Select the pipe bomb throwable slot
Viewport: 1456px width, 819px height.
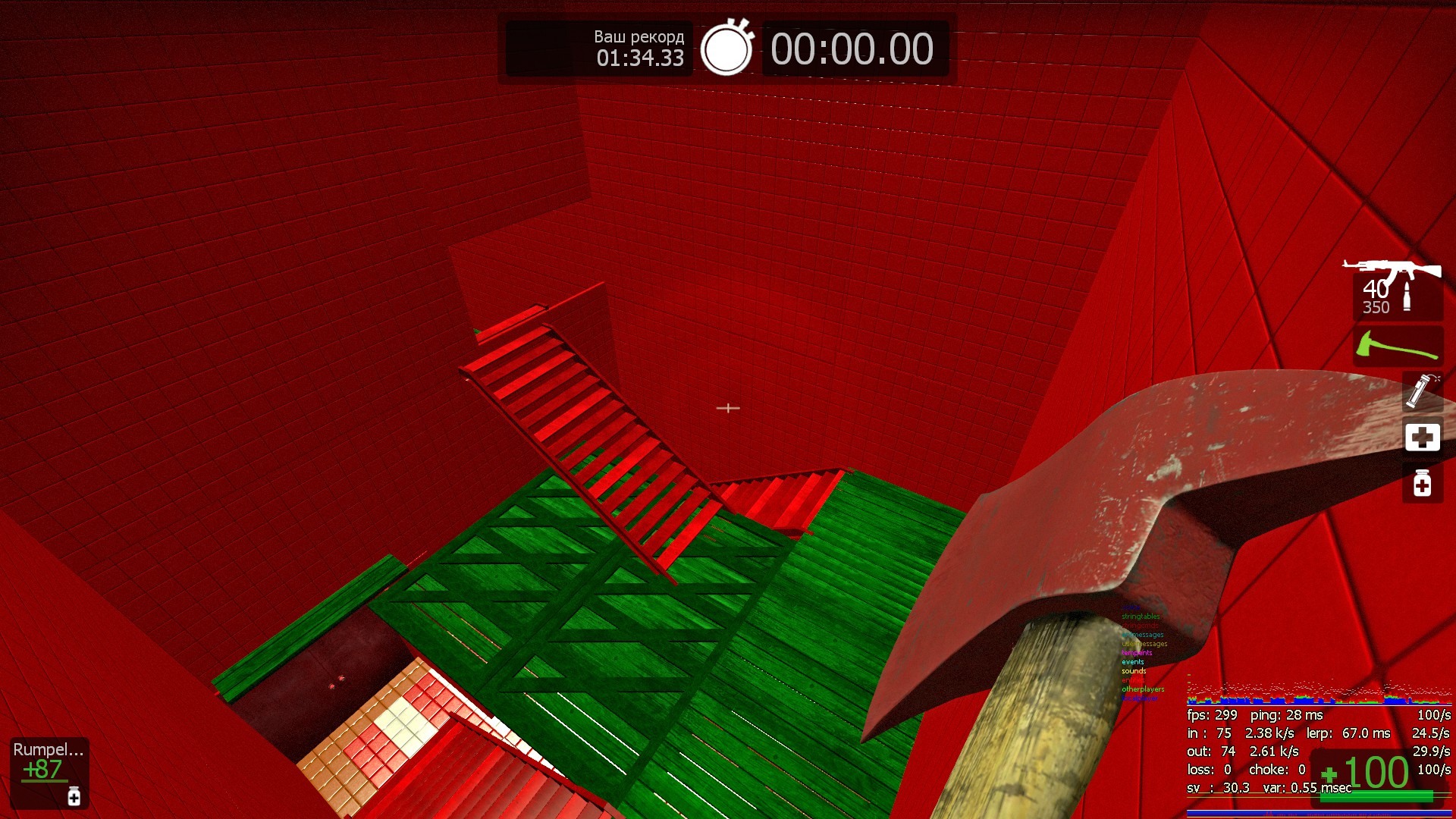(1422, 391)
